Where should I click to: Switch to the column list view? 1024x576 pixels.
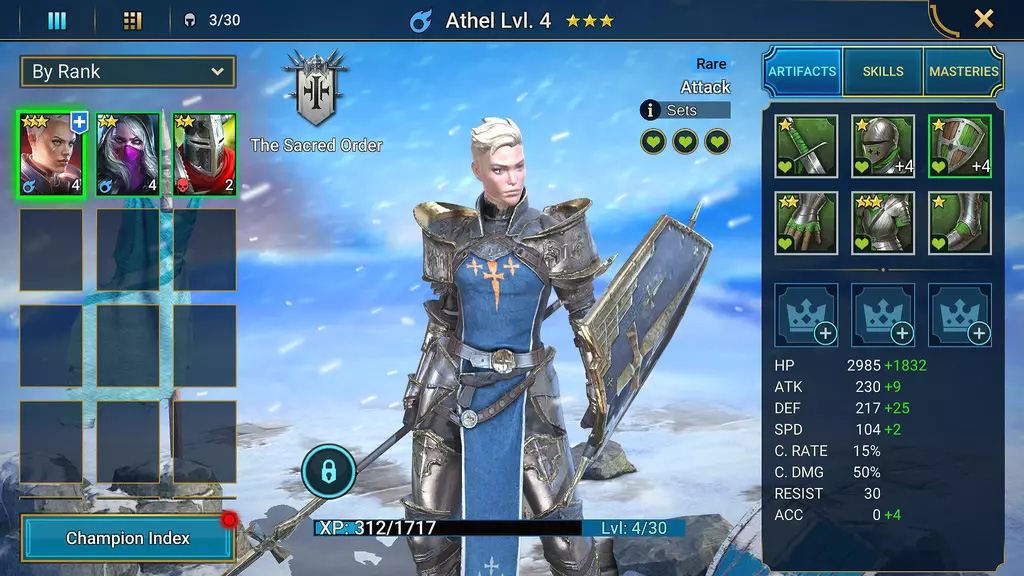pos(57,20)
